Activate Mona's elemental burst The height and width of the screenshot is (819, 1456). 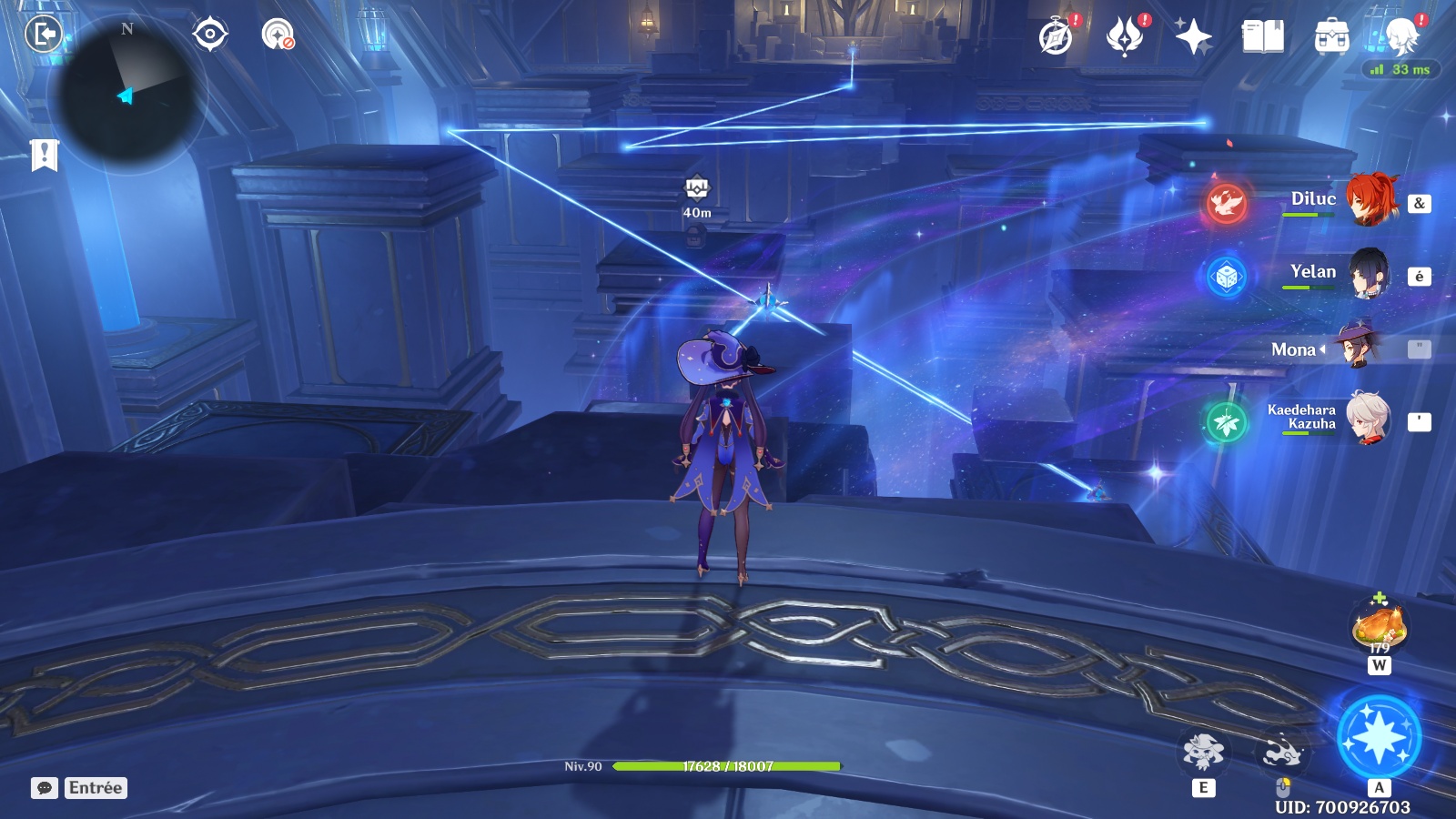pos(1379,737)
